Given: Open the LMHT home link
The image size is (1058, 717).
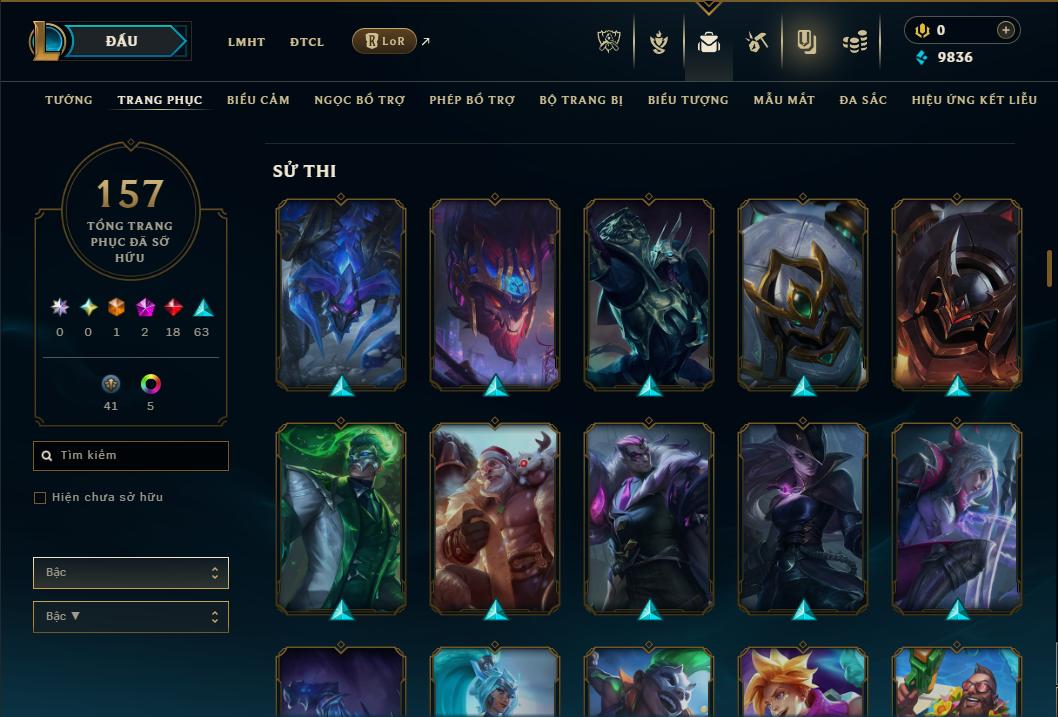Looking at the screenshot, I should (x=246, y=42).
